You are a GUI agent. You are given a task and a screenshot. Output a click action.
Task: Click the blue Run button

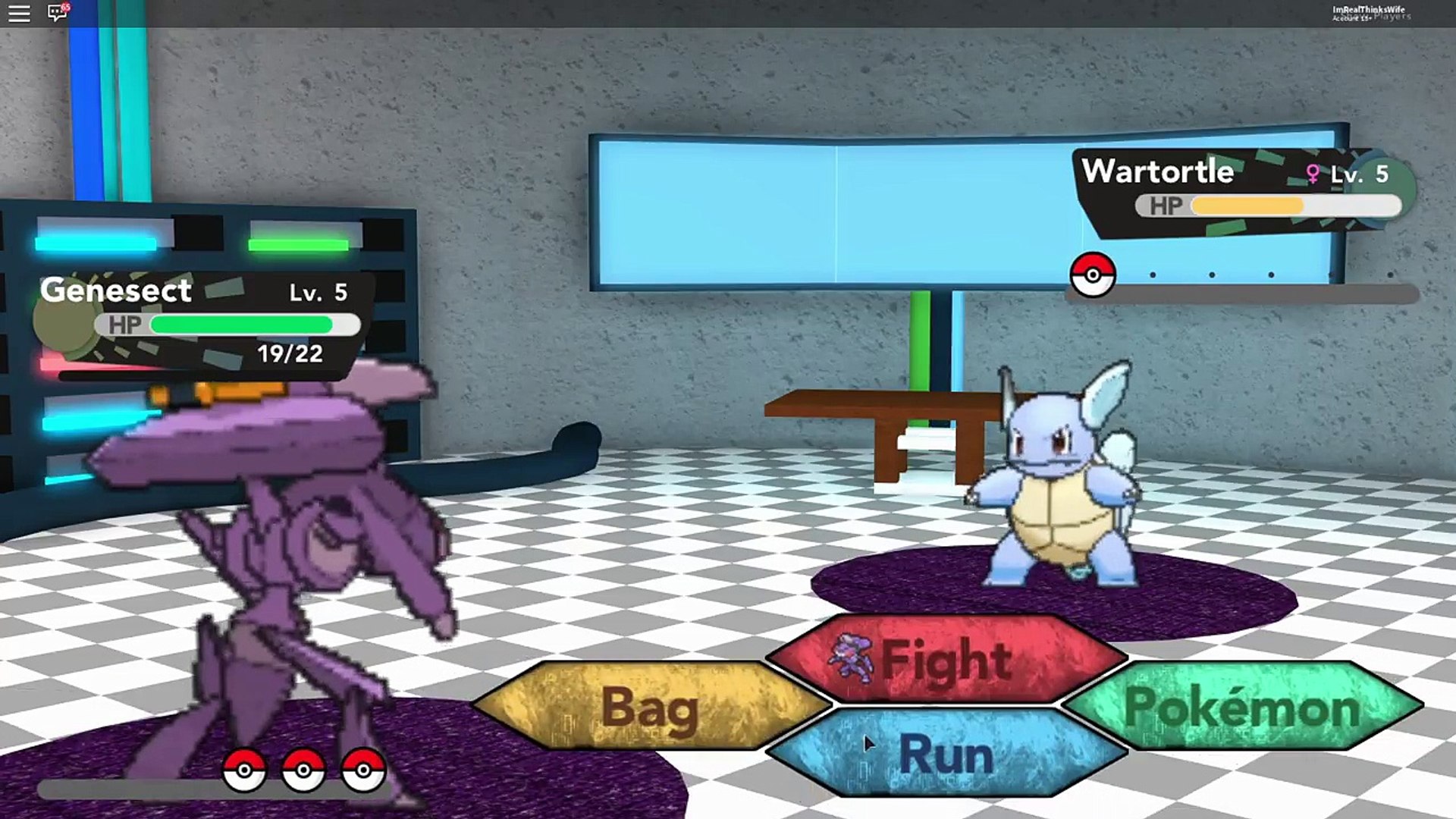pyautogui.click(x=946, y=754)
